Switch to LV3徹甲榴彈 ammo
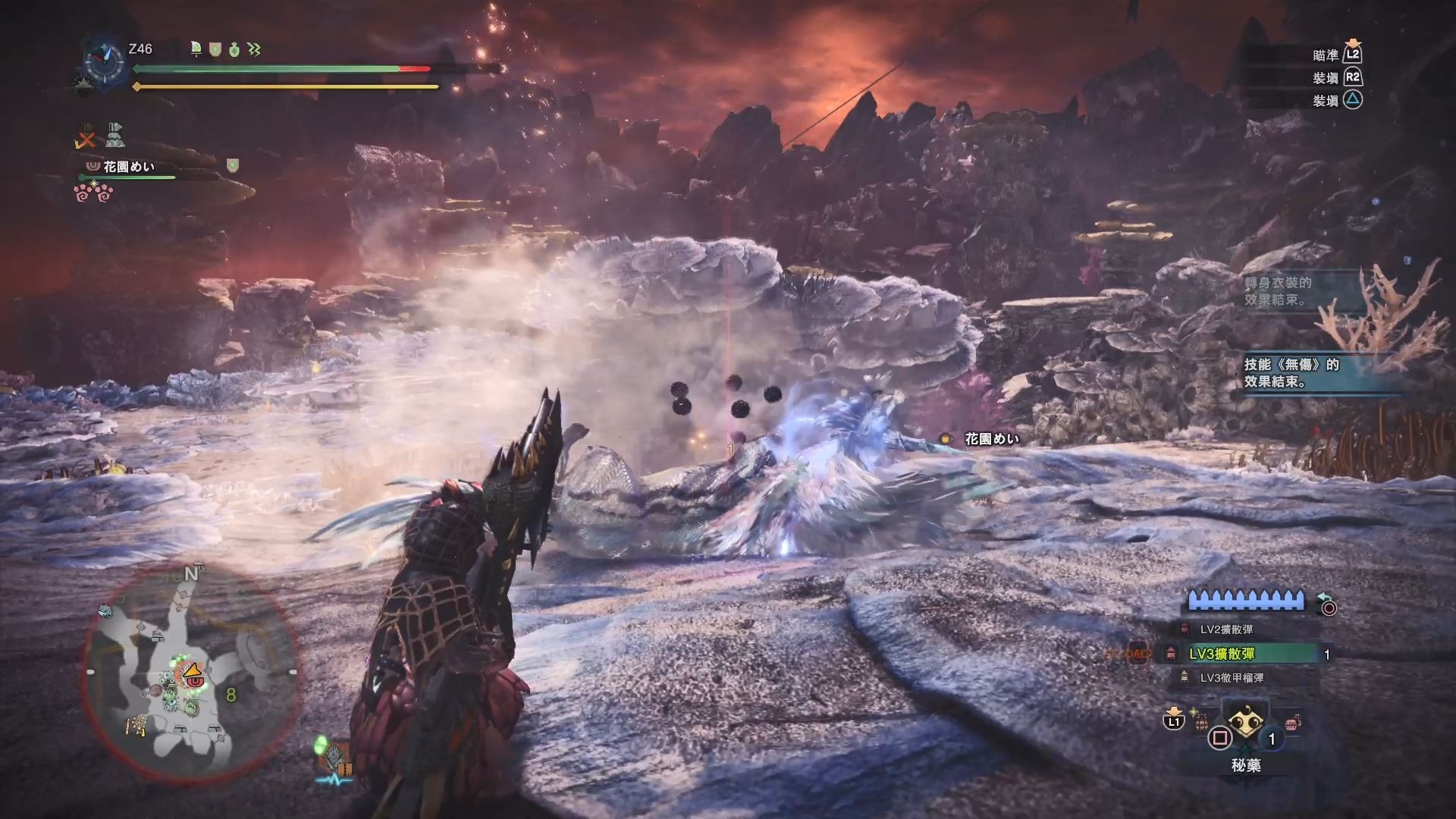The width and height of the screenshot is (1456, 819). 1231,678
